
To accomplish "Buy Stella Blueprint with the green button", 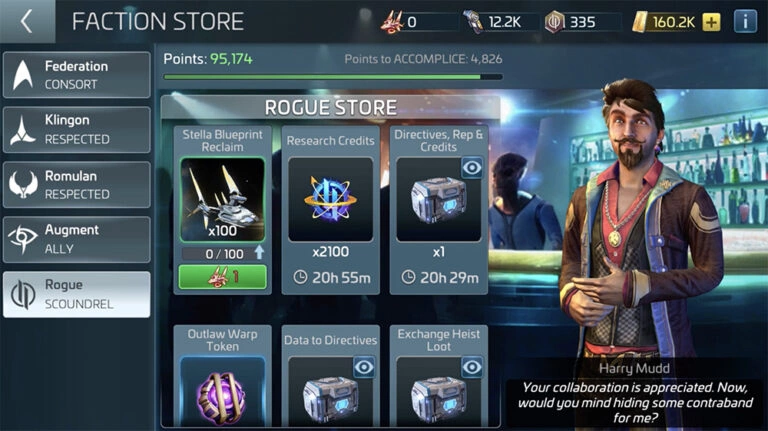I will 223,277.
